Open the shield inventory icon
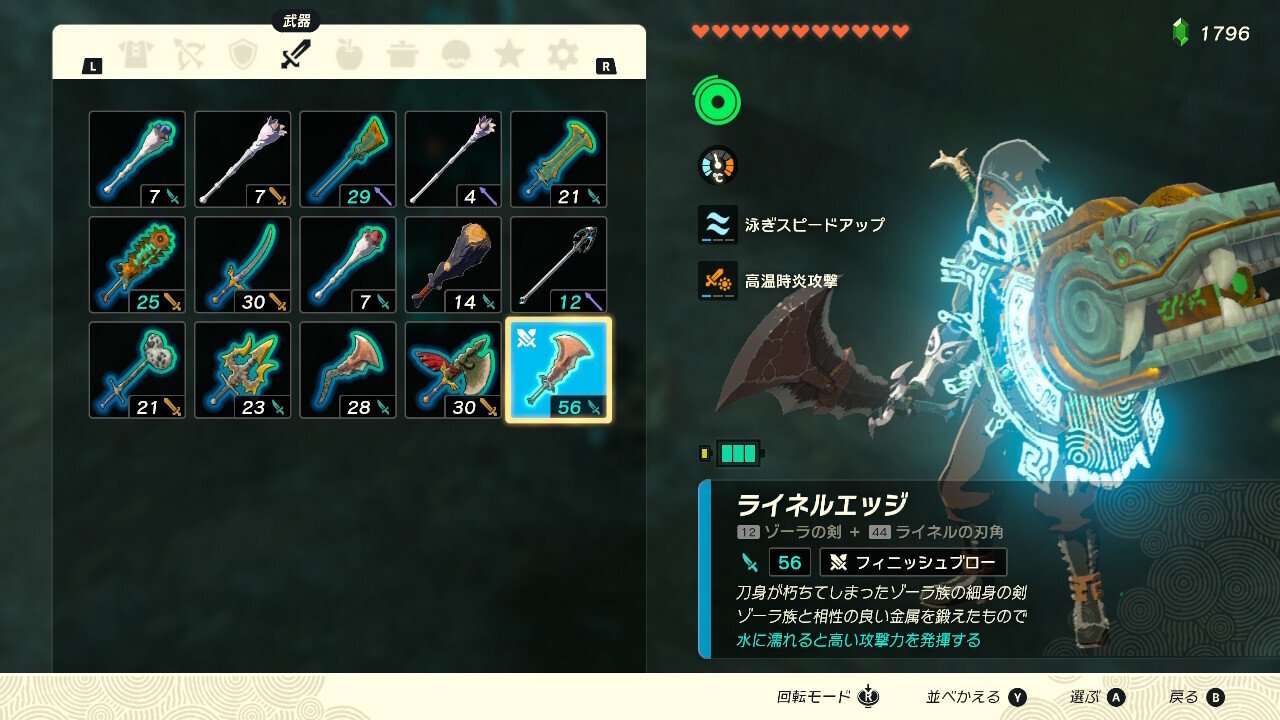This screenshot has width=1280, height=720. (x=242, y=55)
